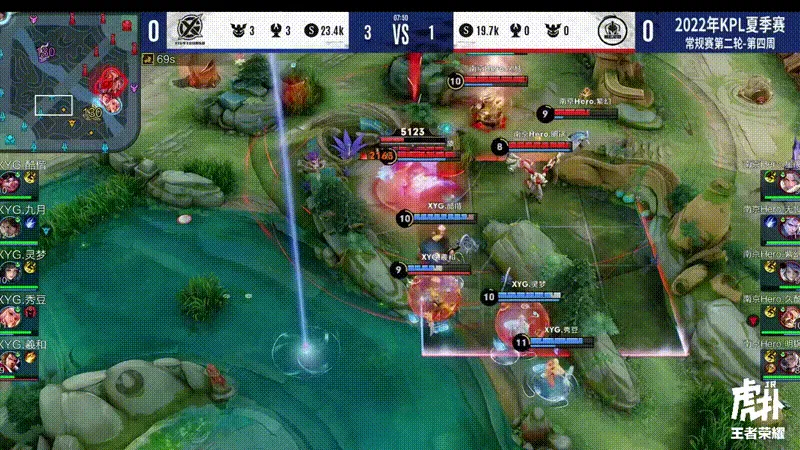Viewport: 800px width, 450px height.
Task: Select XYG.灵梦's hero portrait
Action: point(11,271)
